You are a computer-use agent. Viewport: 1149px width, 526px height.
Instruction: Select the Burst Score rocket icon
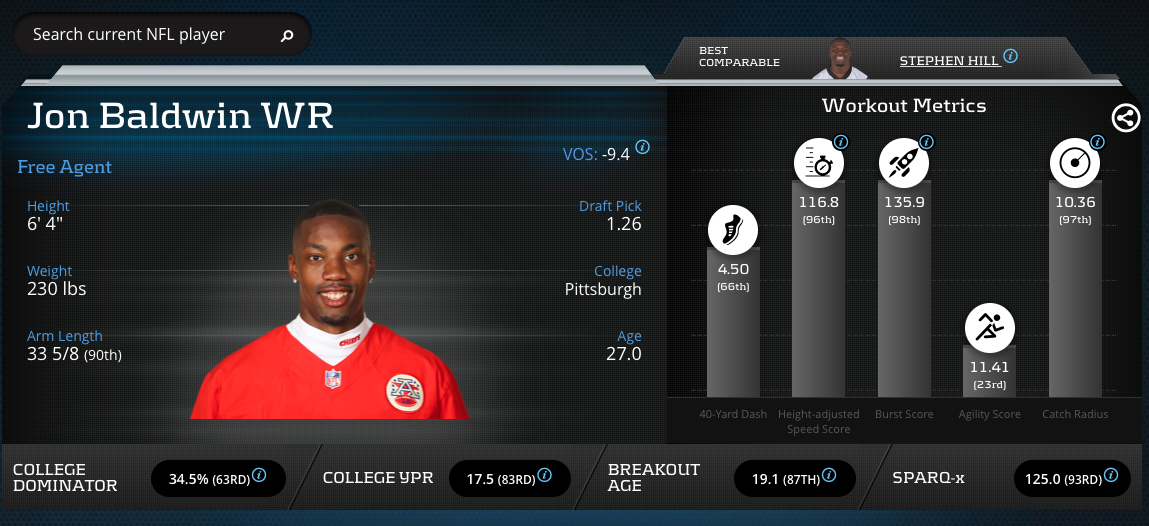(x=904, y=163)
